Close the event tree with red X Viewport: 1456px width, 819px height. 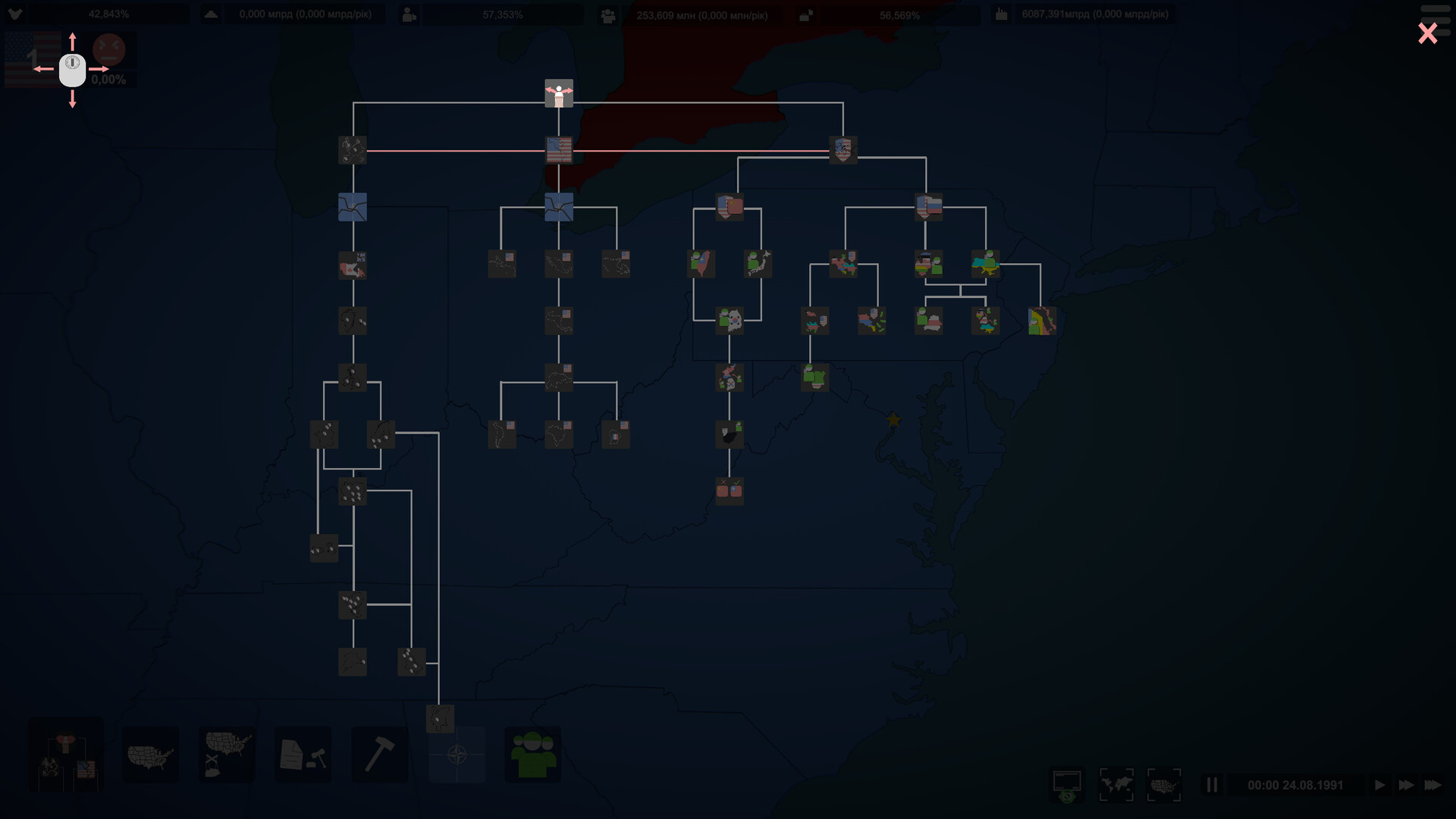tap(1427, 33)
